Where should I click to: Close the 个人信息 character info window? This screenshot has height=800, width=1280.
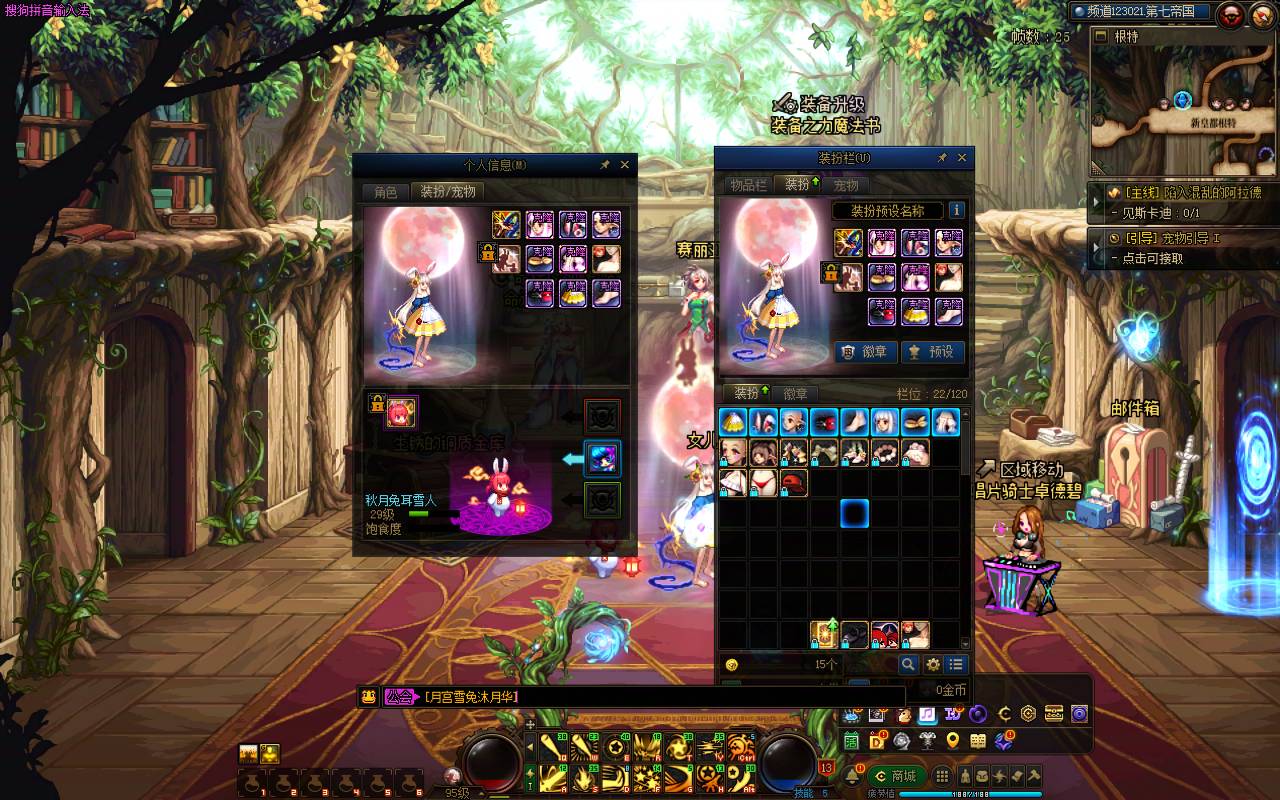pyautogui.click(x=625, y=165)
